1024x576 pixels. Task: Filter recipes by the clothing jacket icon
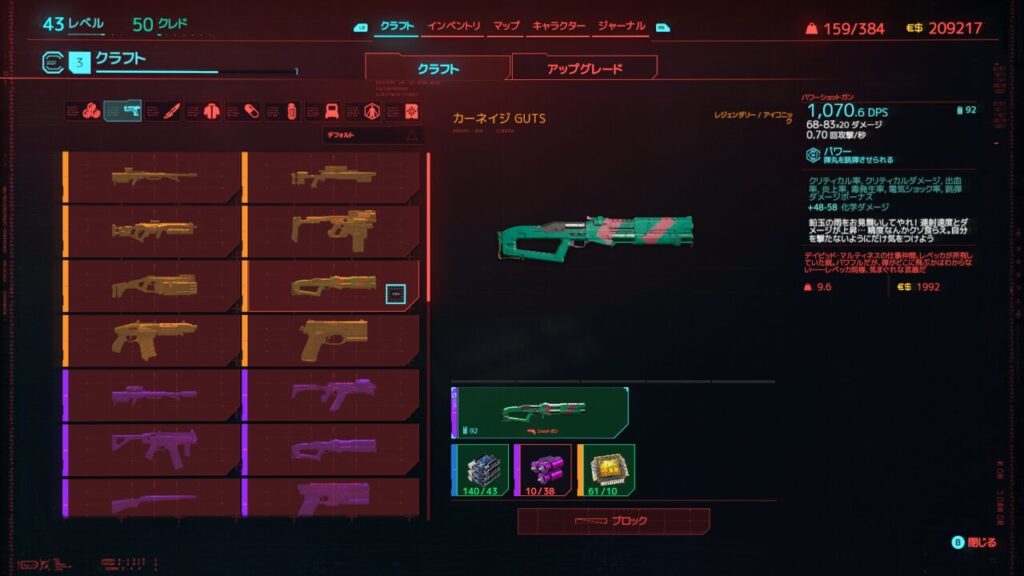click(210, 110)
